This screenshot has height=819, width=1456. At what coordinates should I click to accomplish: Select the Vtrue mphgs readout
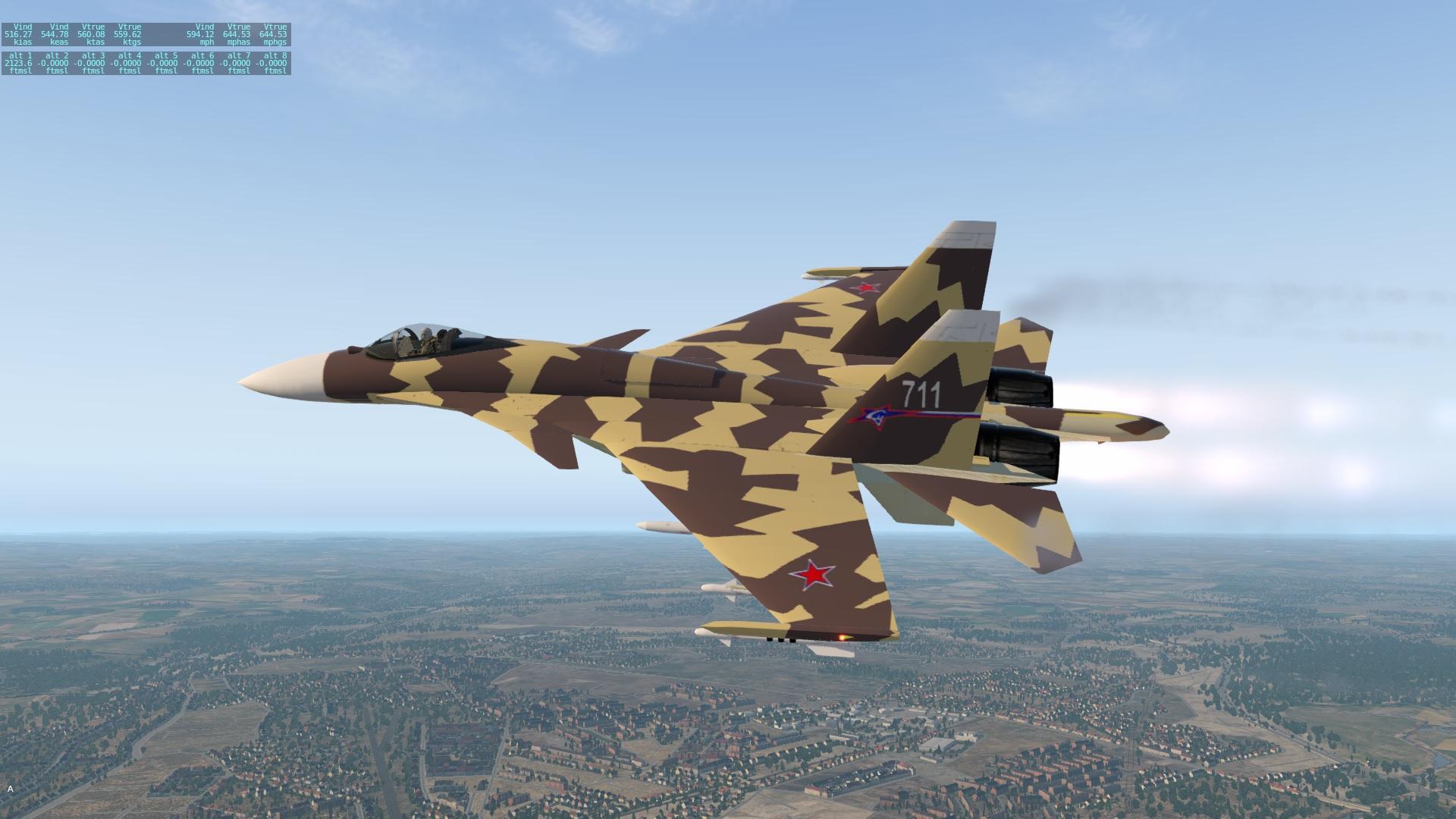[275, 35]
